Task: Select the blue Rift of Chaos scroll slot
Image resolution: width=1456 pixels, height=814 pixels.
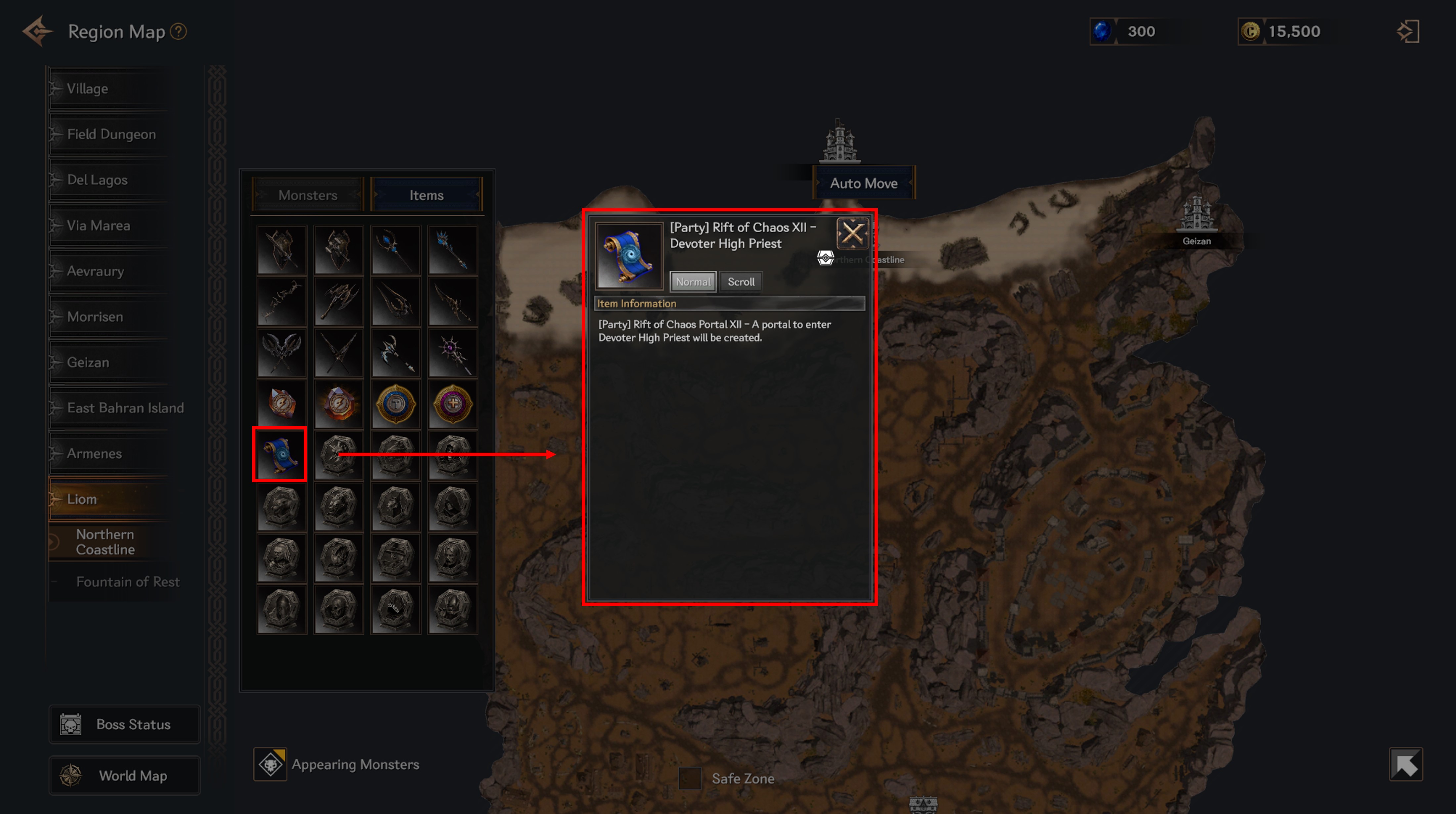Action: click(280, 454)
